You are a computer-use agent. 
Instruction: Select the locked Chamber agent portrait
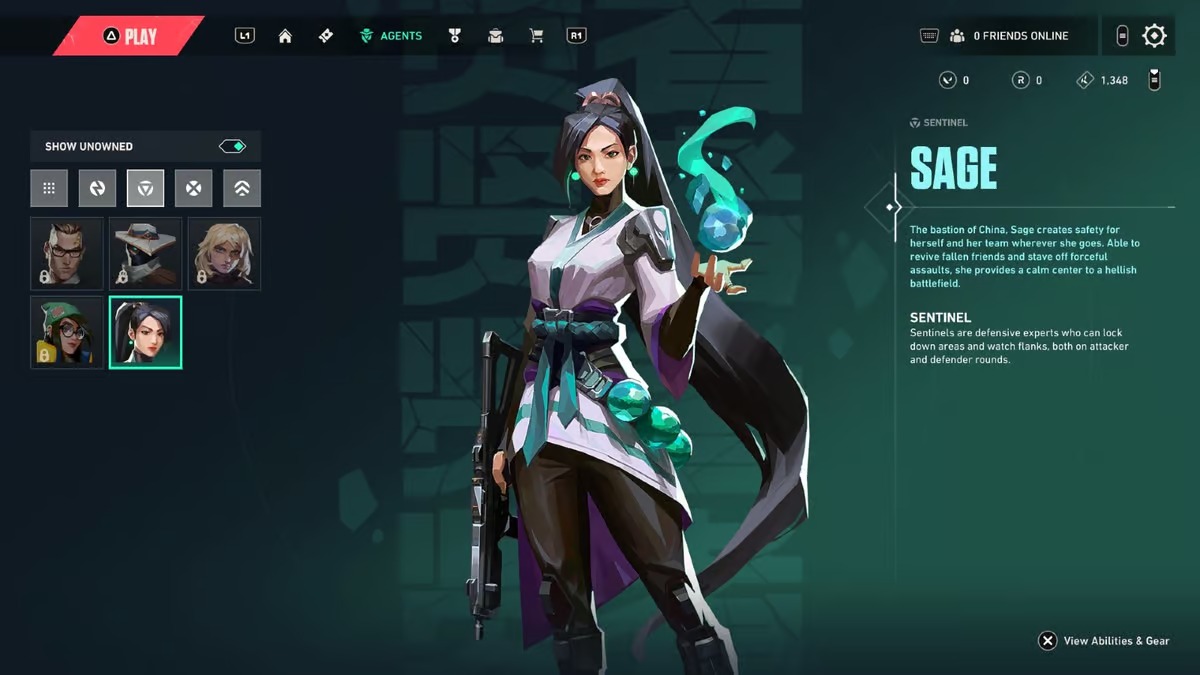[x=67, y=253]
